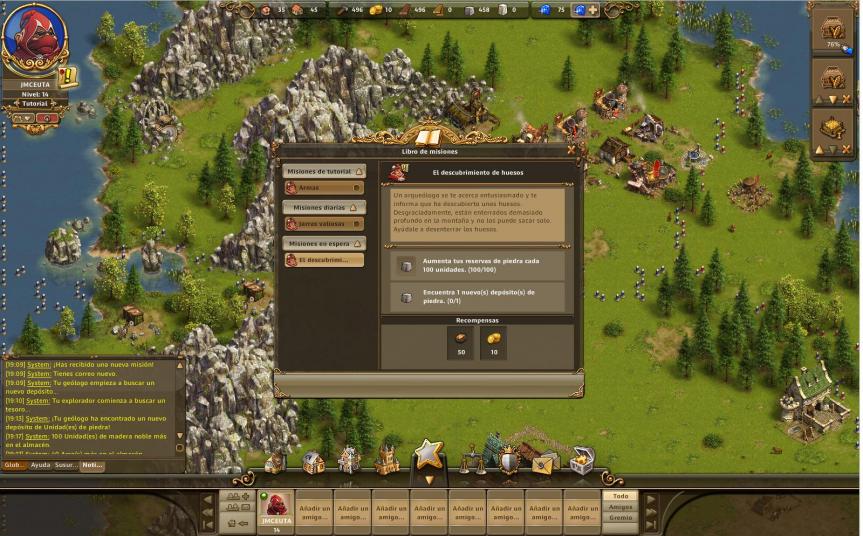Select JMCEUTA in the friends bar
863x536 pixels.
[x=275, y=510]
